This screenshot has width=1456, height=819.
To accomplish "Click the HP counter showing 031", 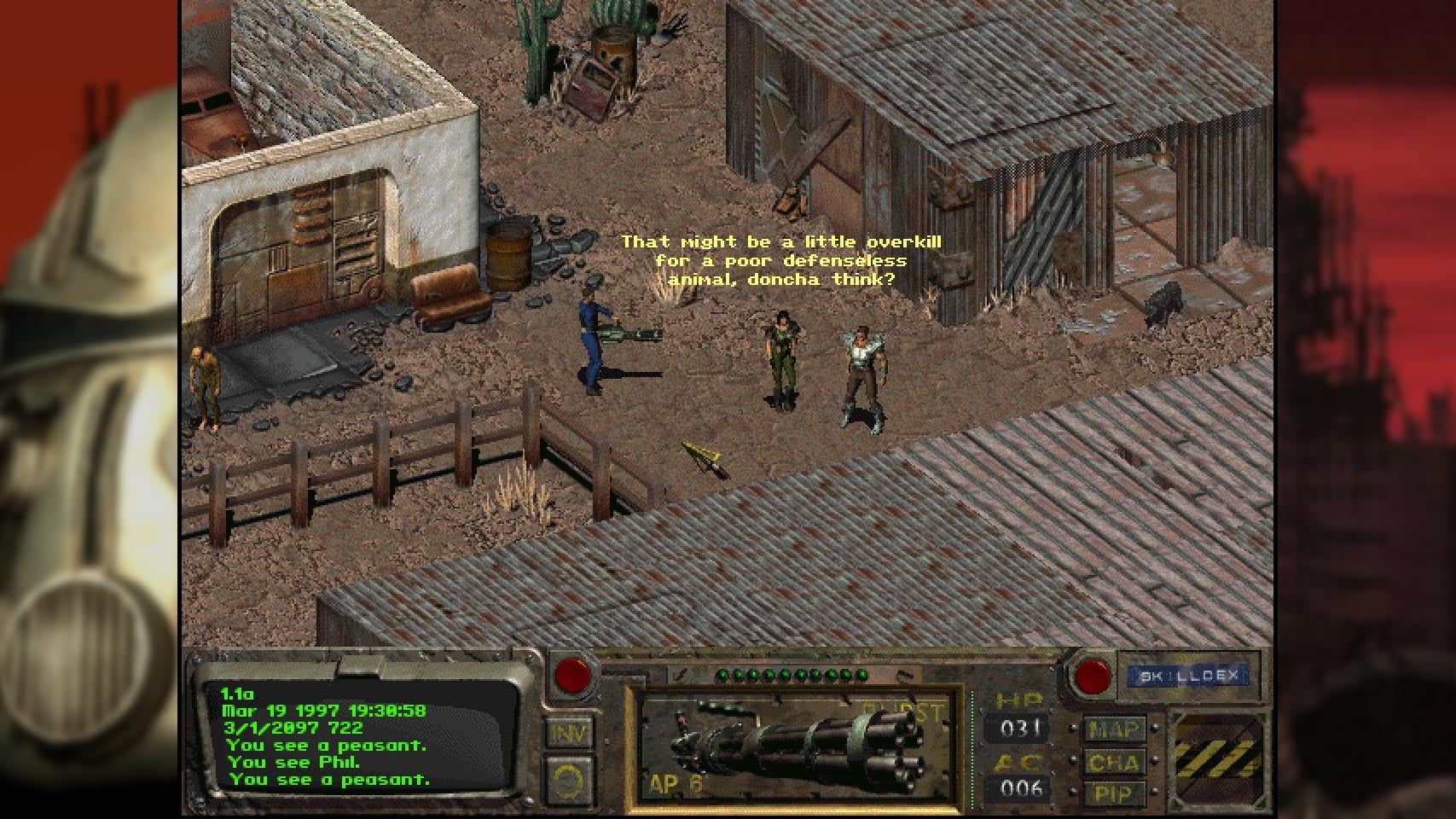I will (1020, 729).
